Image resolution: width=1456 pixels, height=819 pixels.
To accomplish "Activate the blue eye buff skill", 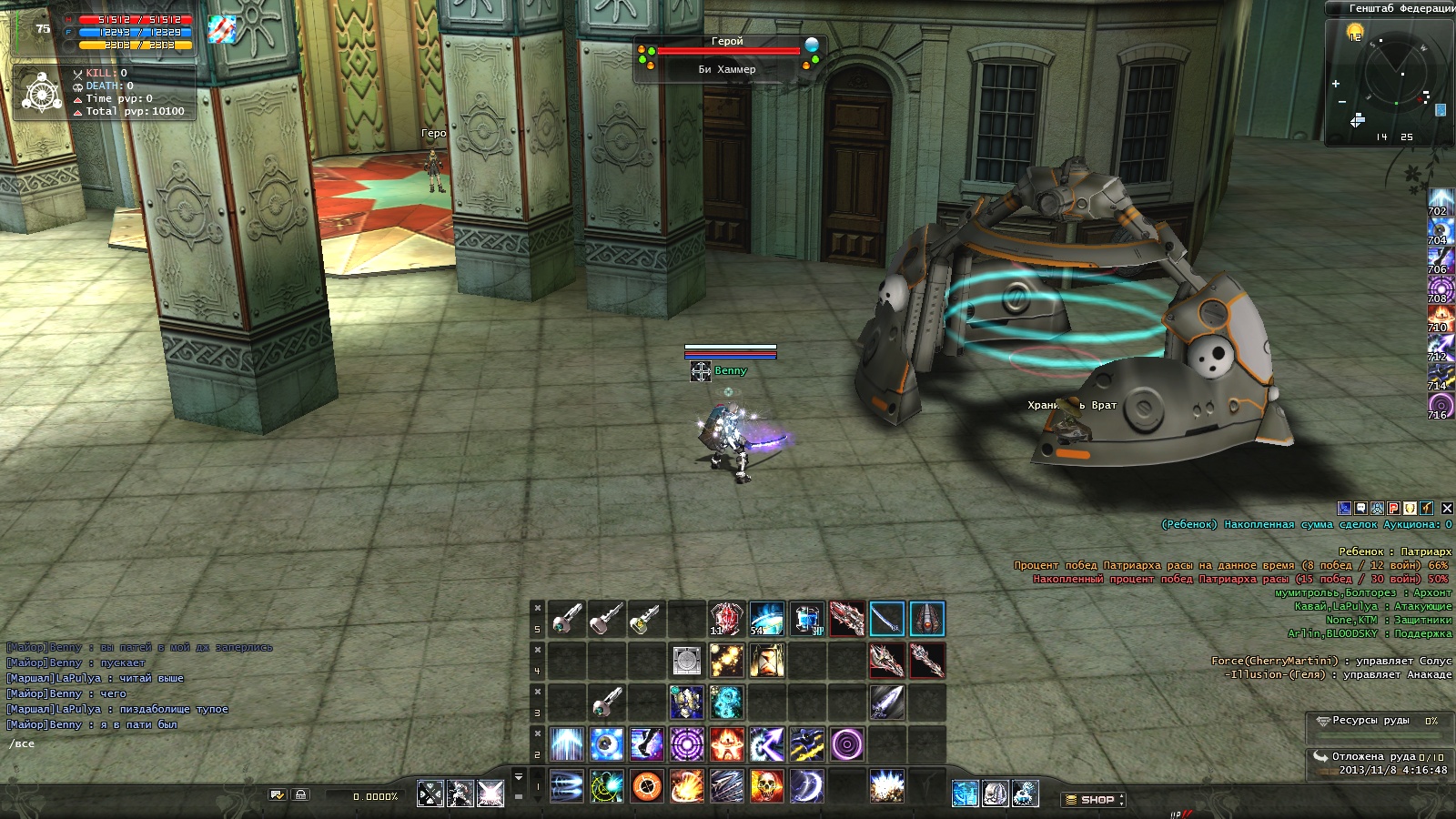I will [607, 744].
